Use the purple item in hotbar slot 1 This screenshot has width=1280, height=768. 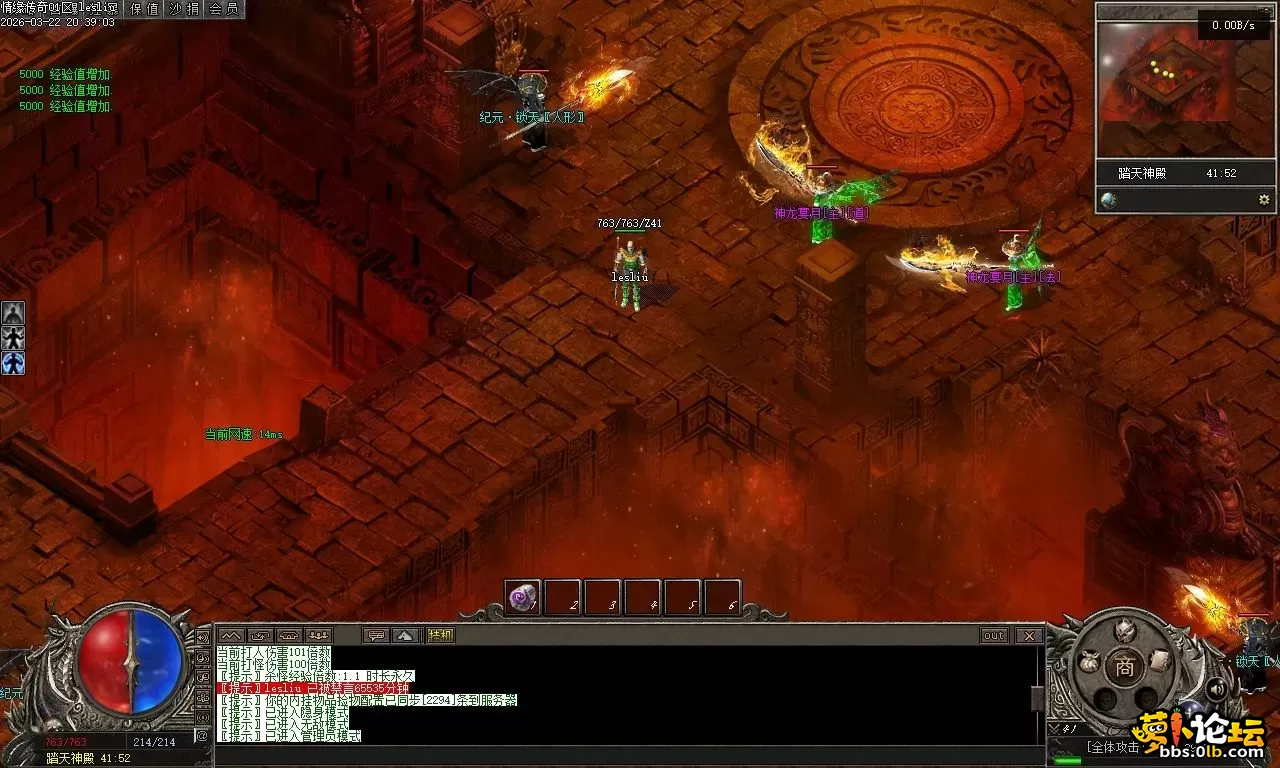tap(522, 597)
